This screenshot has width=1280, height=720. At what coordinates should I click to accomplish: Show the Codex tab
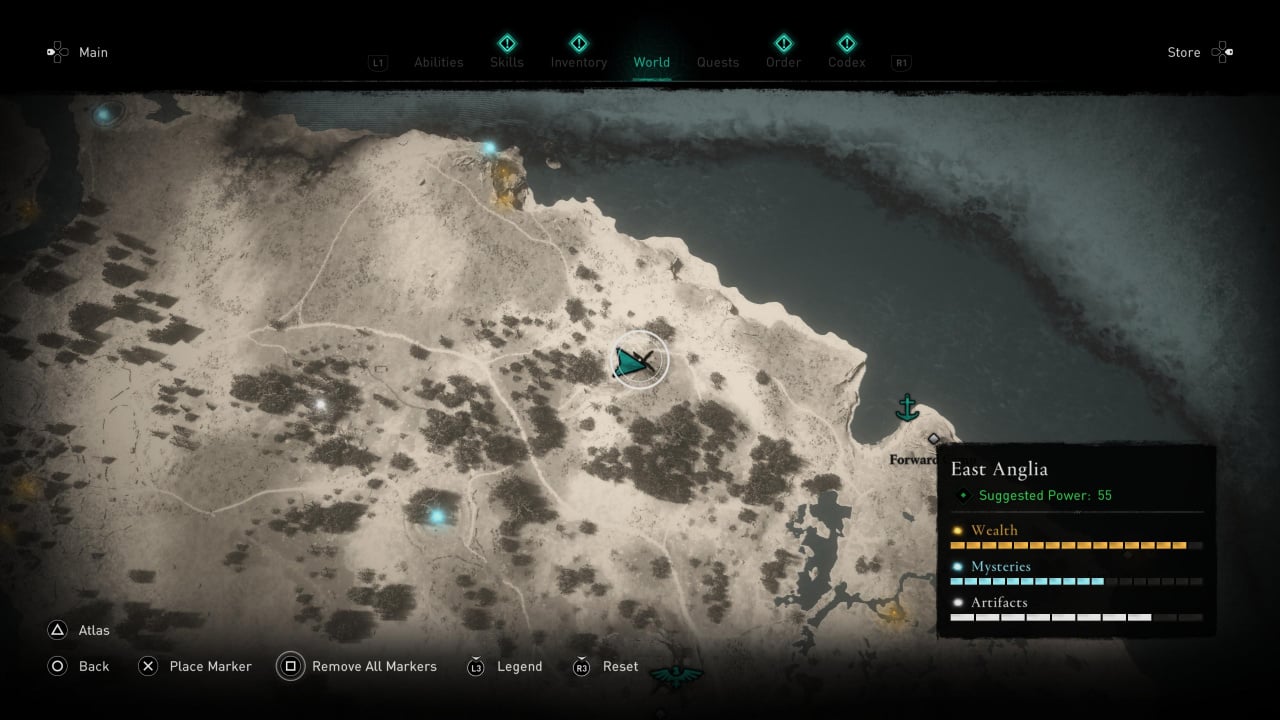846,62
